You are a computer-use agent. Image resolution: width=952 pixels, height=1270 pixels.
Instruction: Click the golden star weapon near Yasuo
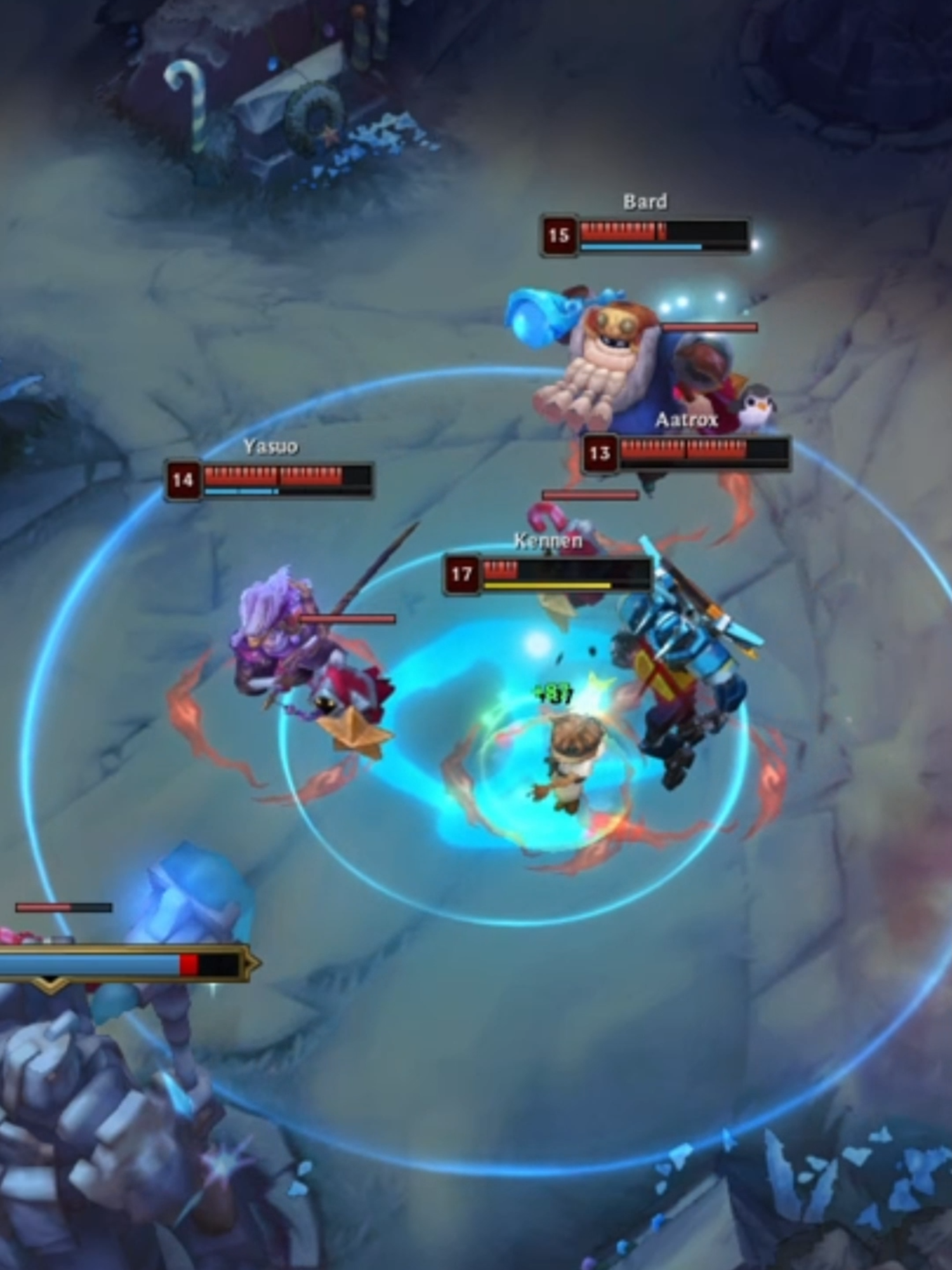[355, 732]
